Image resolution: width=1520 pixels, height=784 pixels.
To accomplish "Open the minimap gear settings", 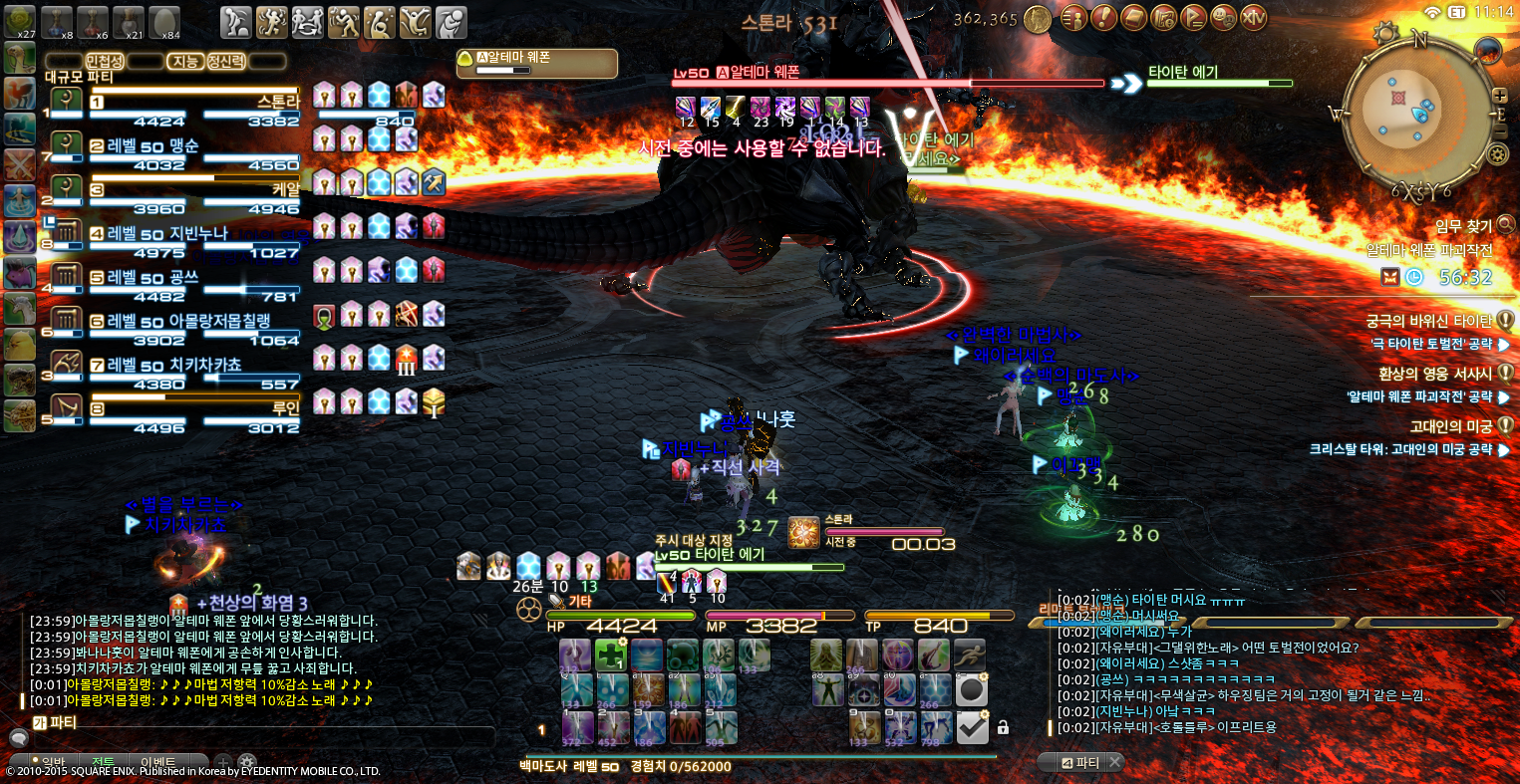I will pos(1496,153).
